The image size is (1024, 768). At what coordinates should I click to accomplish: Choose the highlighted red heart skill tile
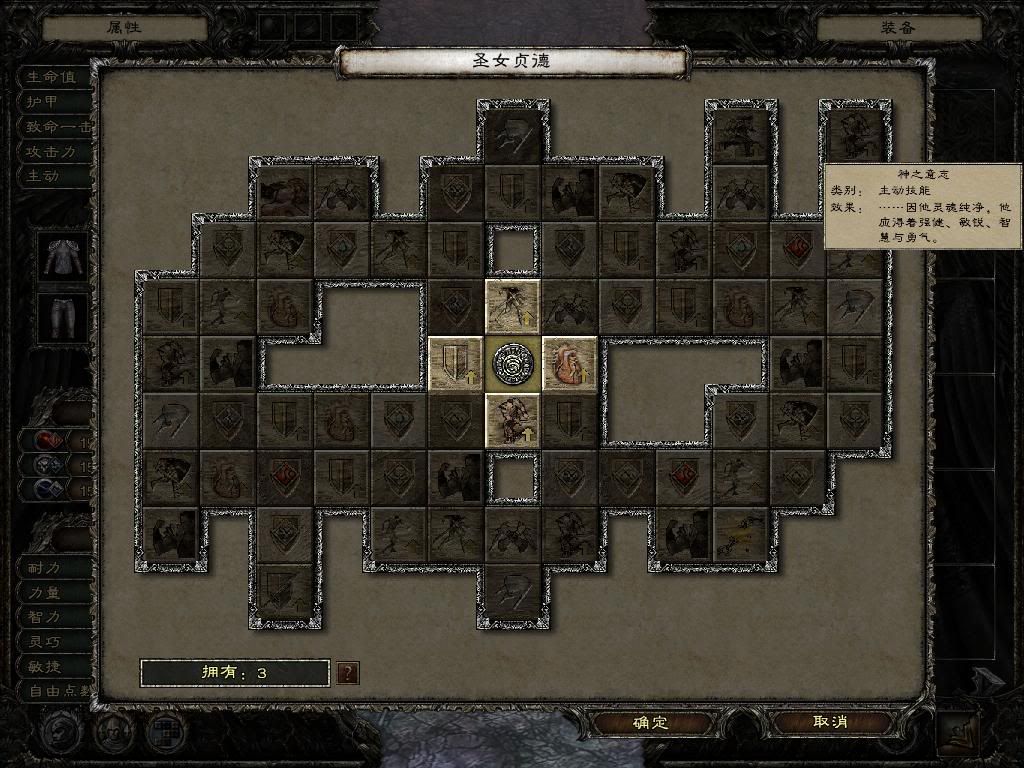pyautogui.click(x=569, y=362)
